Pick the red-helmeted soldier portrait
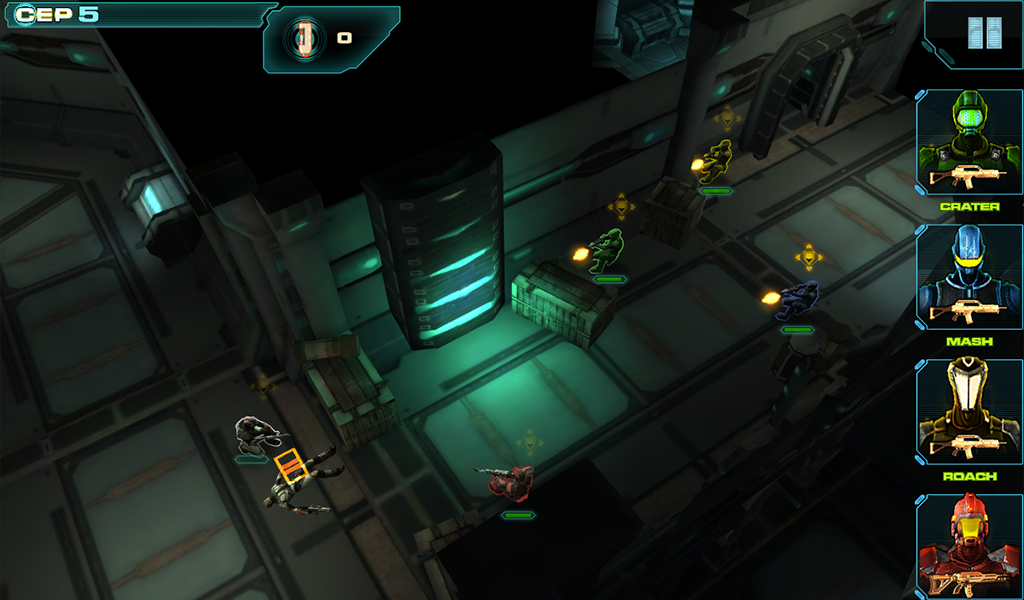The image size is (1024, 600). (968, 546)
